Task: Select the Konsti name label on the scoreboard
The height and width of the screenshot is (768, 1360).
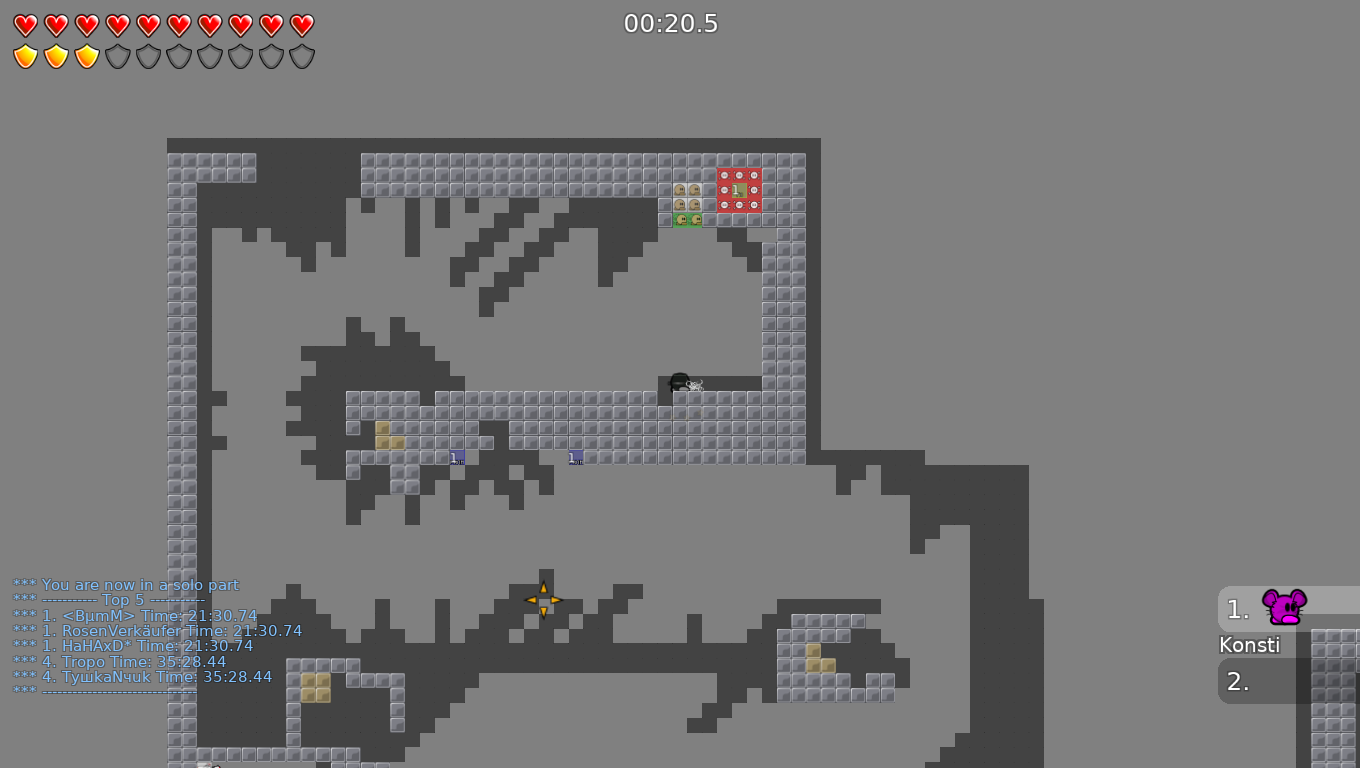Action: coord(1249,645)
